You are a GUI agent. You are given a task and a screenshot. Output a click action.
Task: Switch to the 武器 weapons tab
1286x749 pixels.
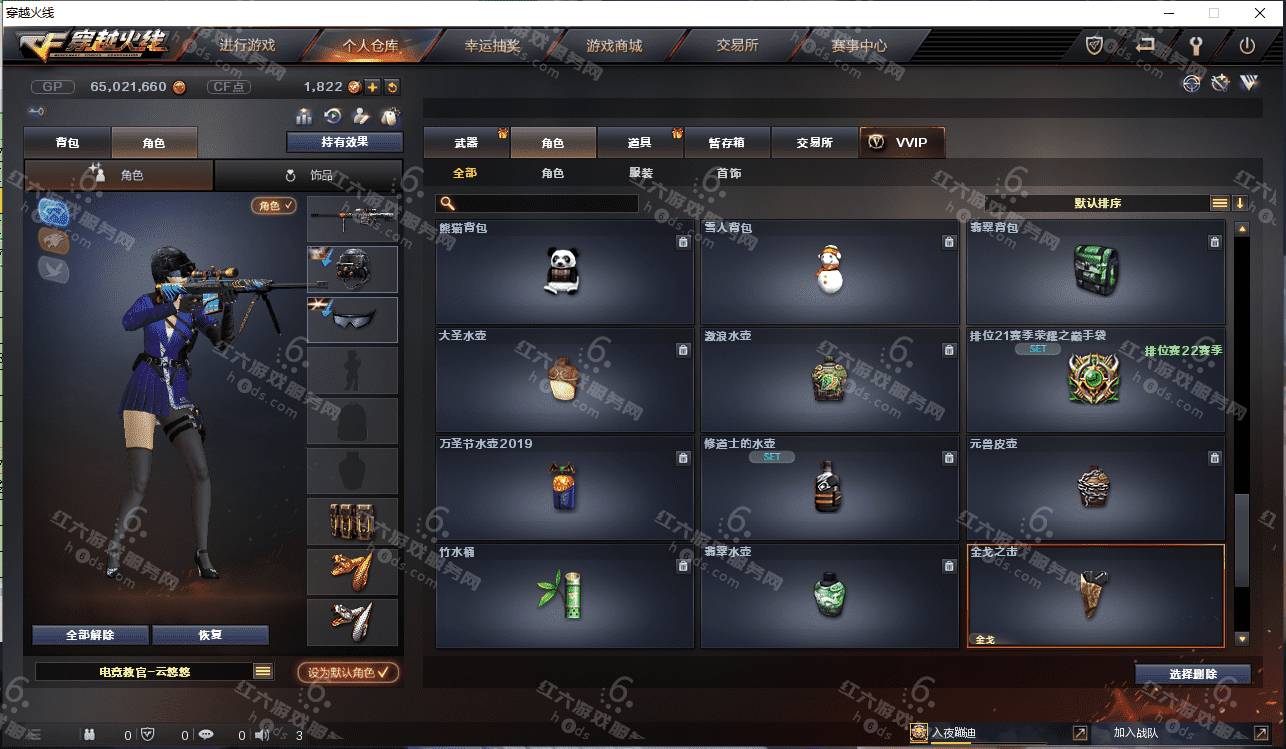tap(466, 143)
